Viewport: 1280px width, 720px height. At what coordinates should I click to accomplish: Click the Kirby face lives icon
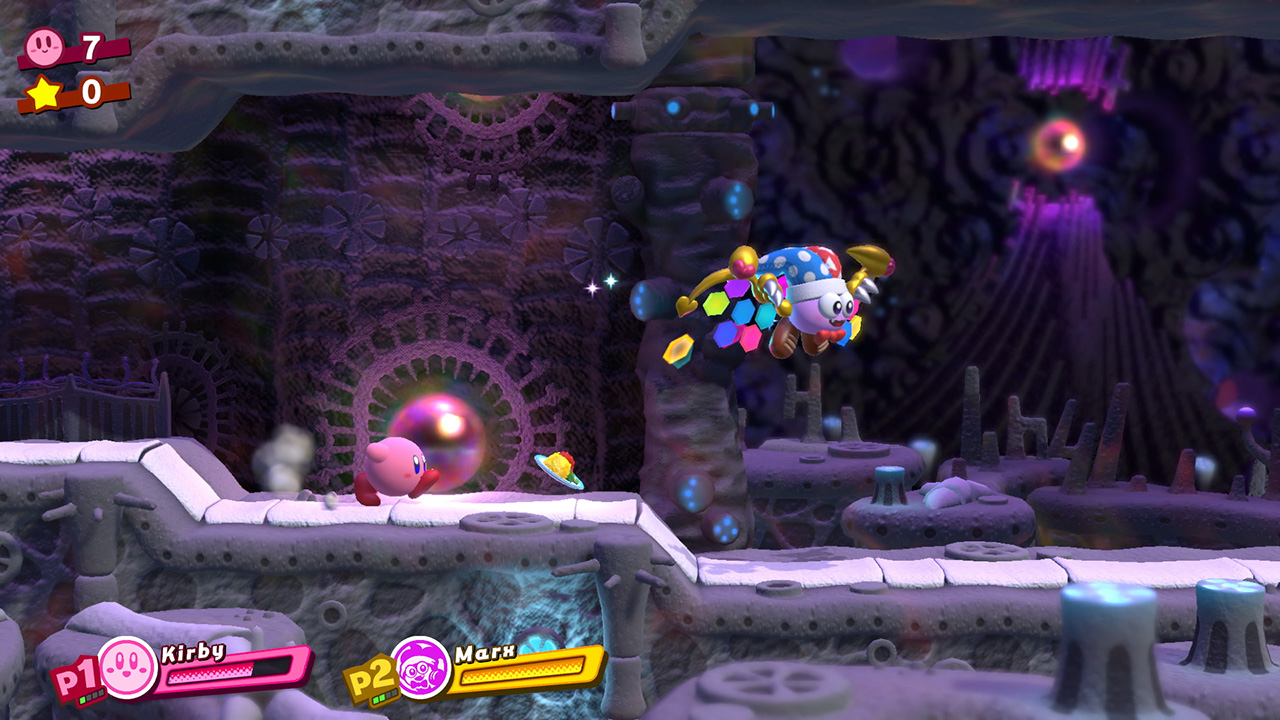(x=44, y=45)
